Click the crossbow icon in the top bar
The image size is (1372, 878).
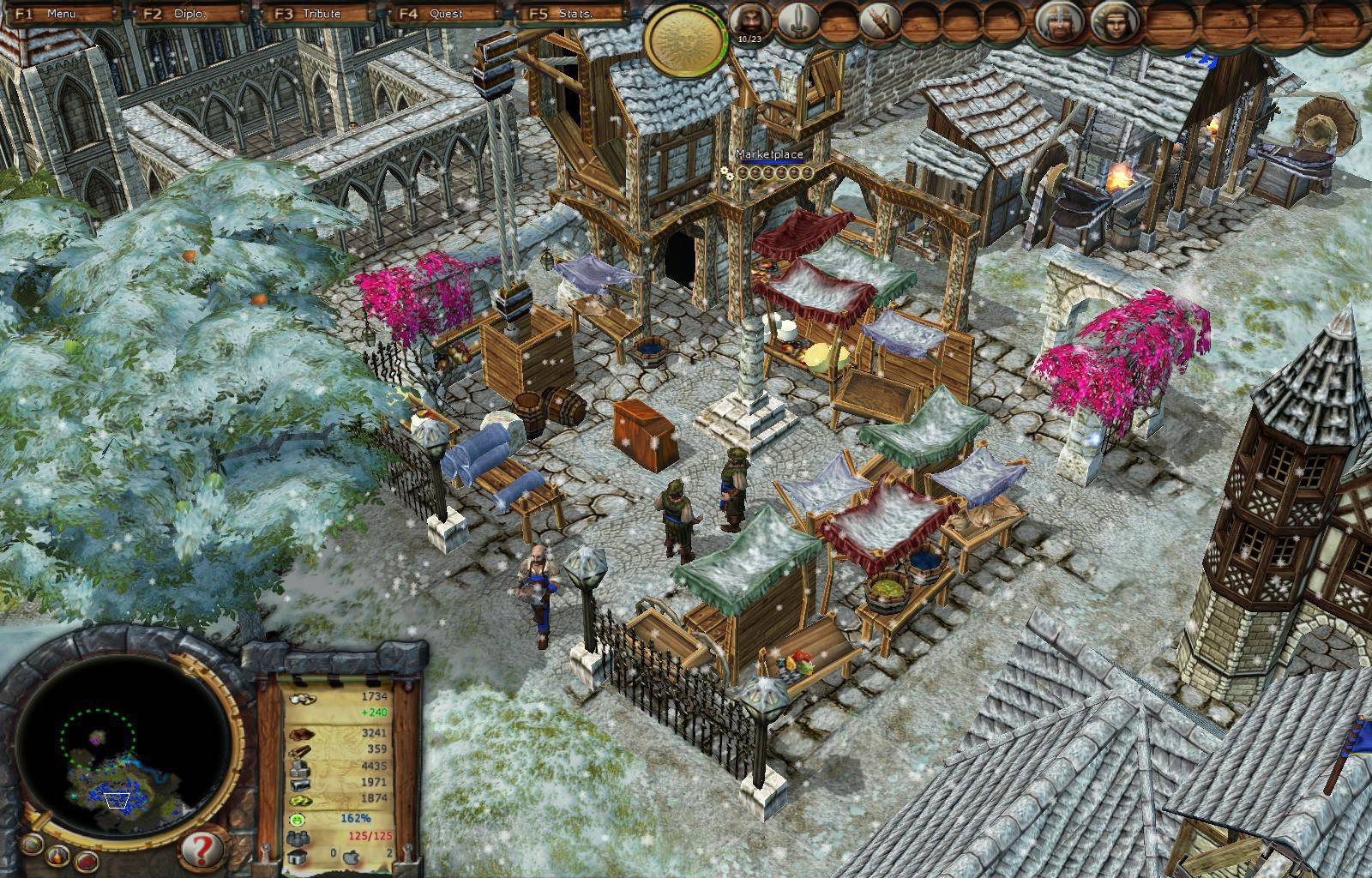coord(879,19)
